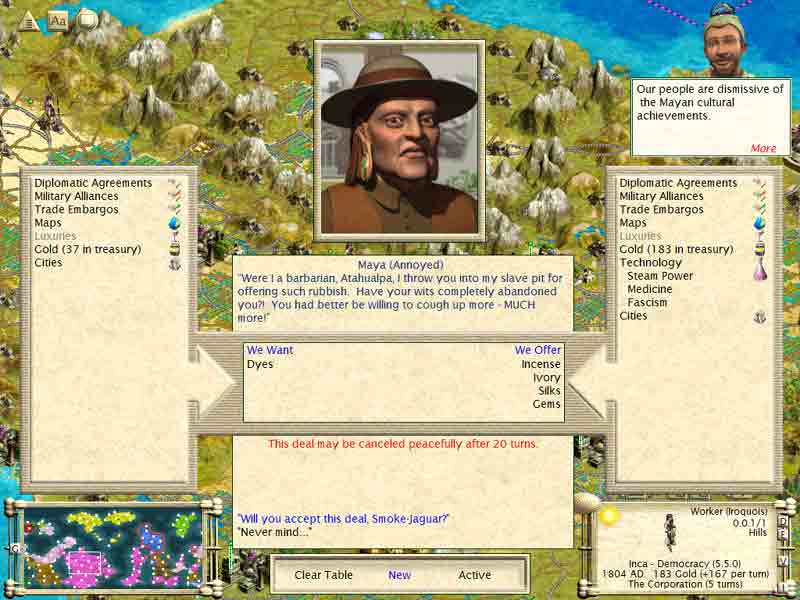Image resolution: width=800 pixels, height=600 pixels.
Task: Remove Silks from We Offer
Action: click(x=549, y=391)
